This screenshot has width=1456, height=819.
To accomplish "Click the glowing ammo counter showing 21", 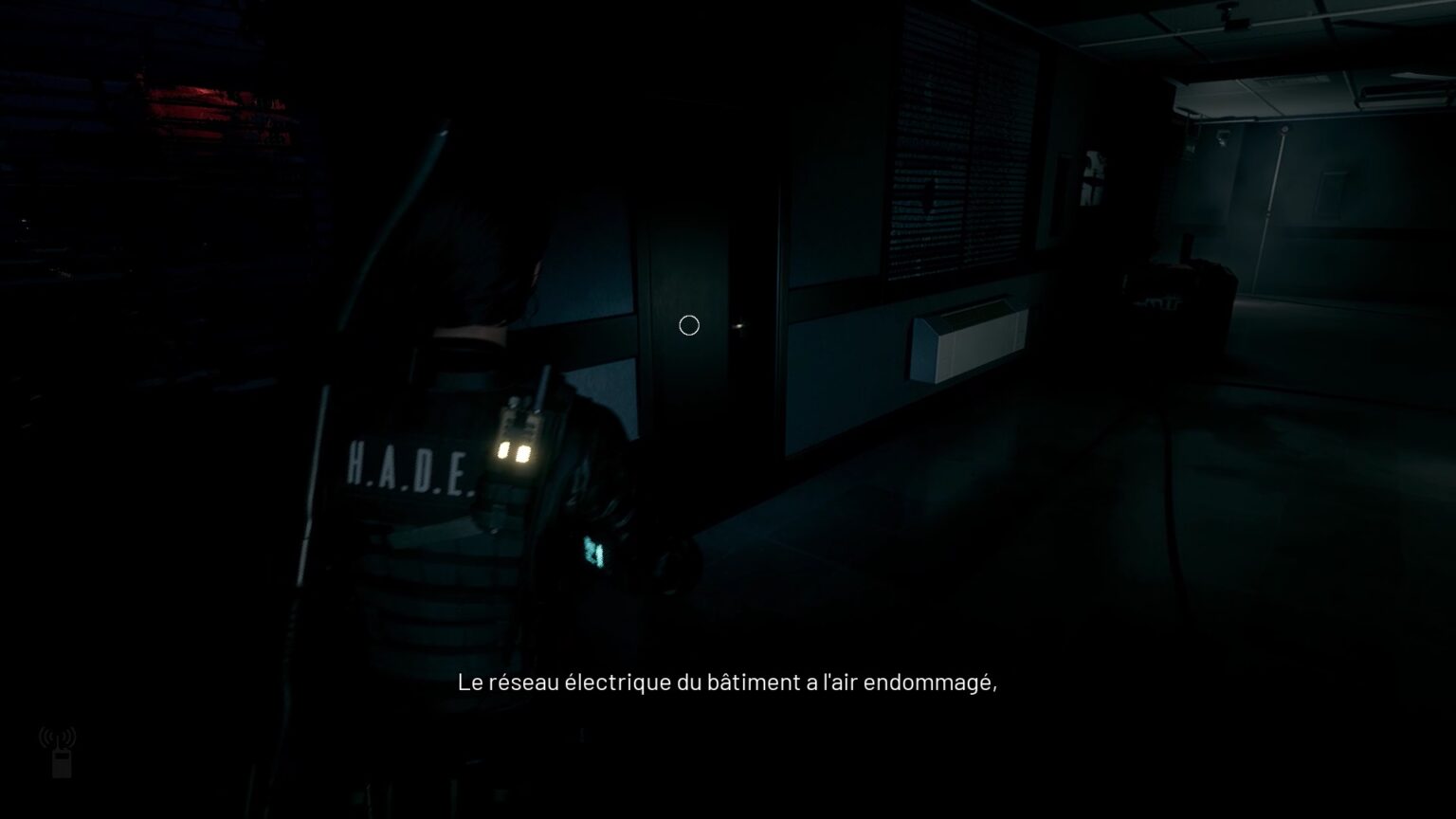I will click(x=593, y=552).
